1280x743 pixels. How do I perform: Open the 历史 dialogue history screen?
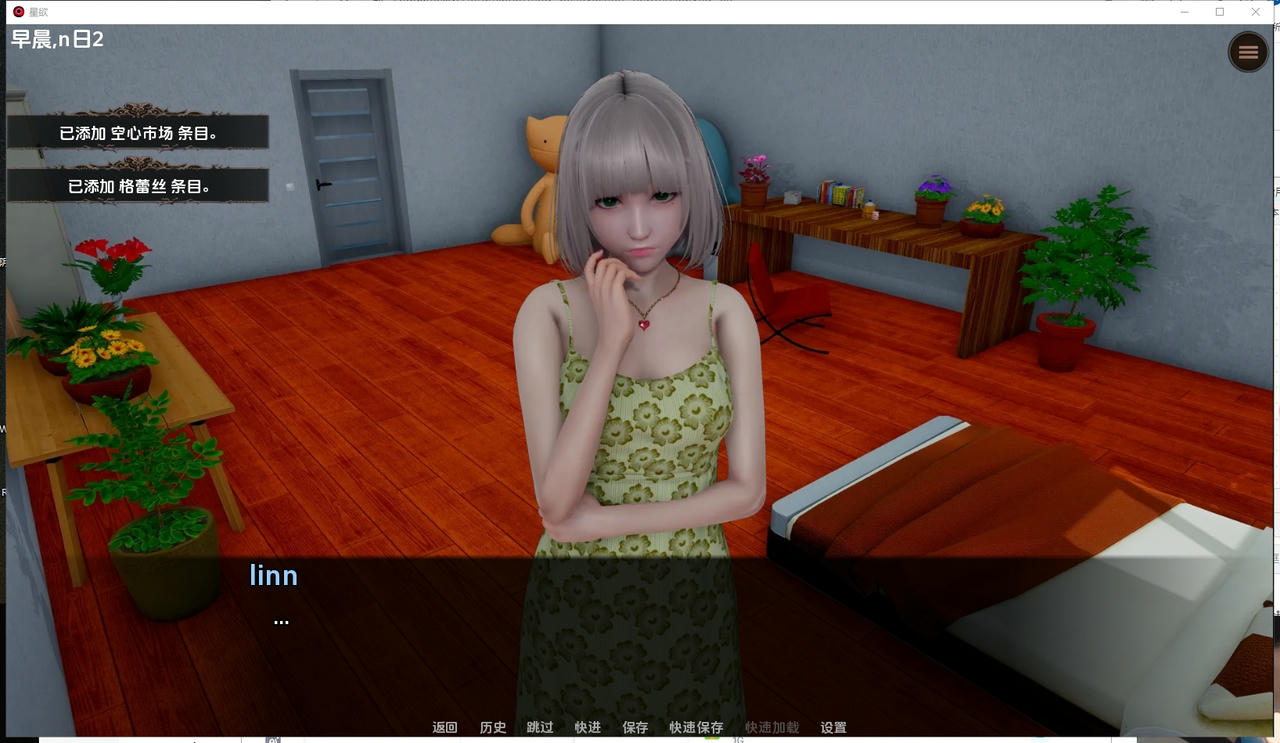tap(492, 727)
